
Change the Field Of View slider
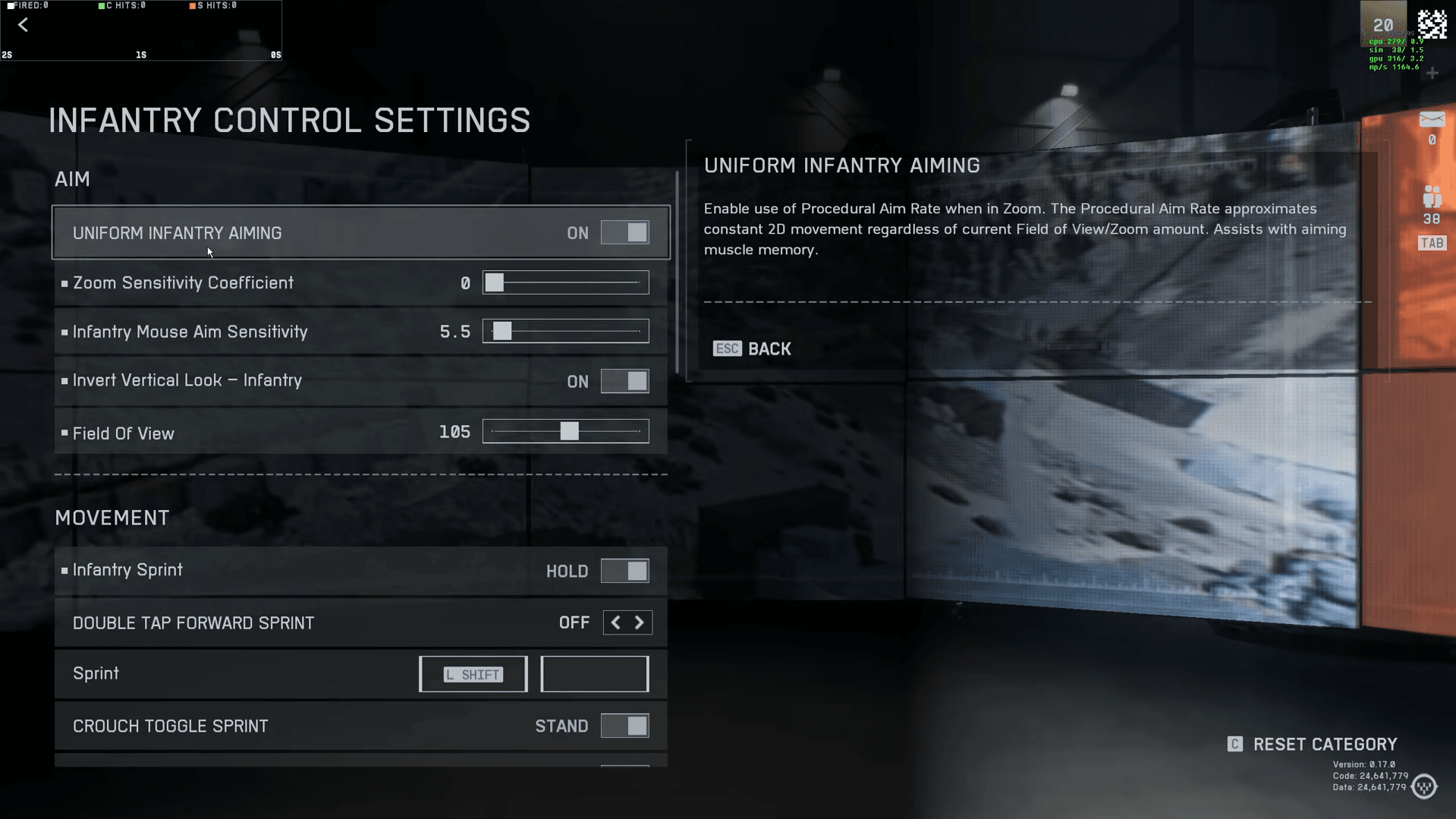[x=569, y=432]
